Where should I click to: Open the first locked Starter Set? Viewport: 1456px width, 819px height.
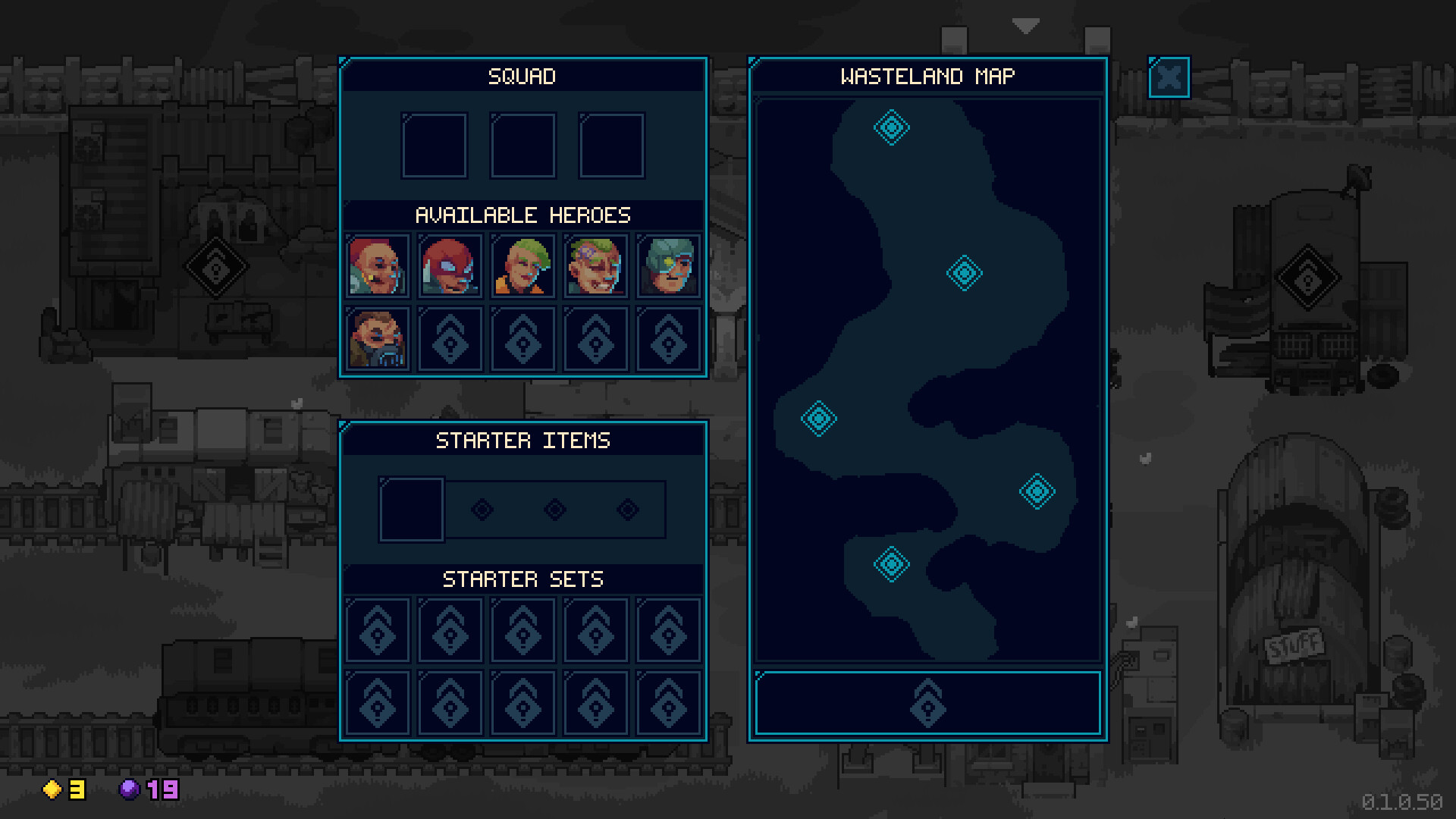coord(377,630)
